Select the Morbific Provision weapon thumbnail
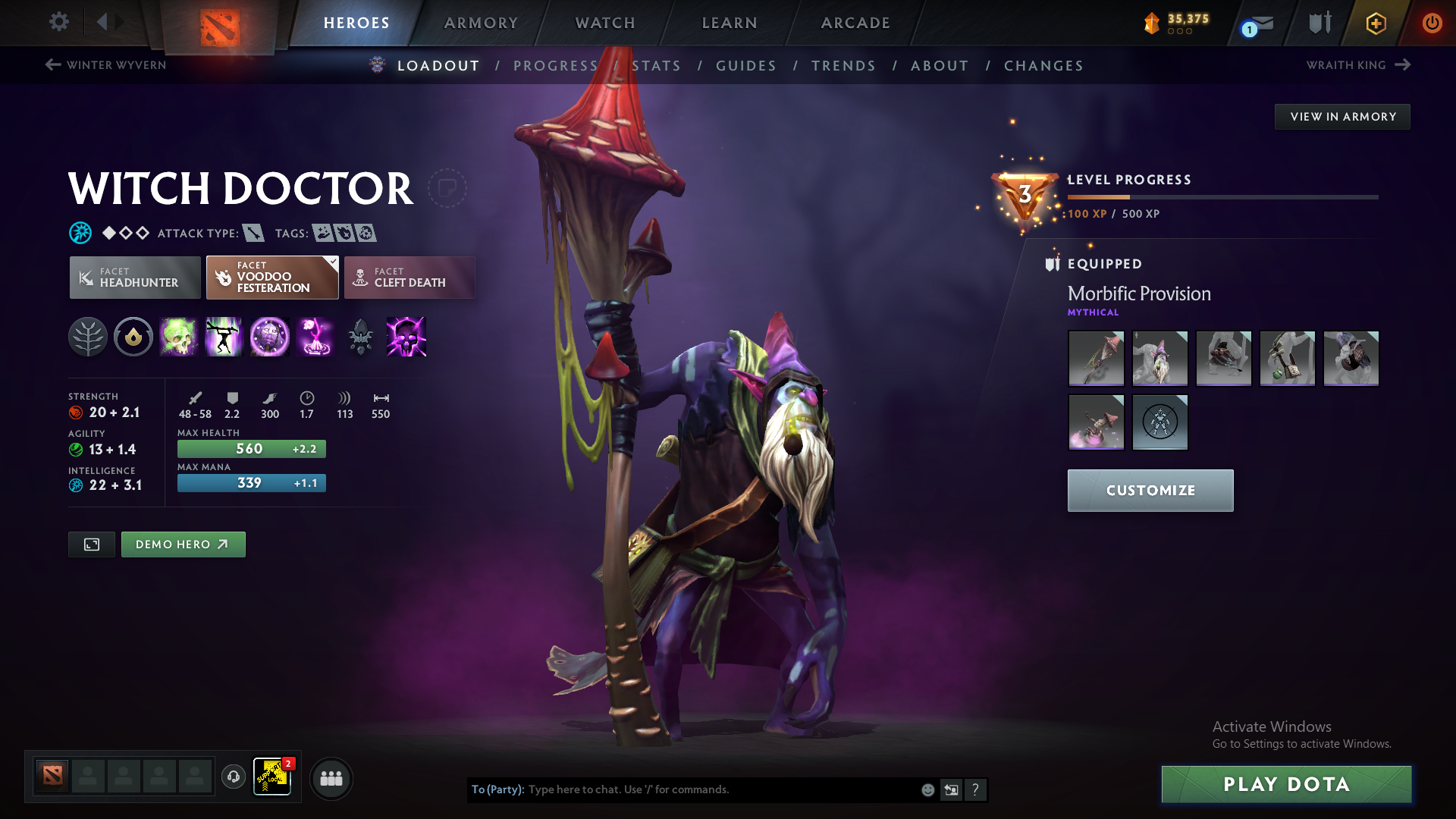Image resolution: width=1456 pixels, height=819 pixels. (x=1096, y=359)
